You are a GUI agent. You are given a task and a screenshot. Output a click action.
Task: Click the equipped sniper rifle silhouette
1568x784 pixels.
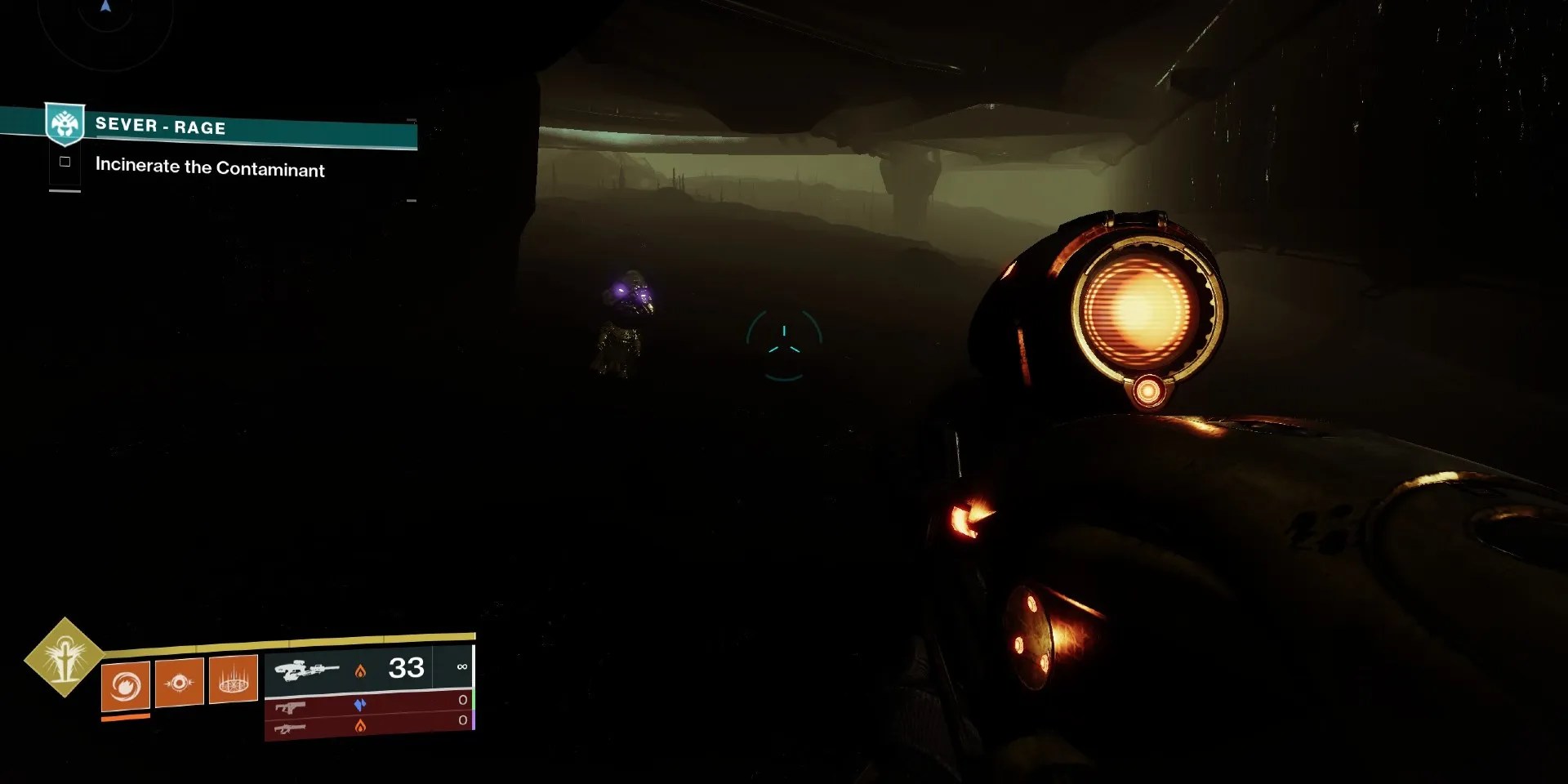tap(309, 670)
